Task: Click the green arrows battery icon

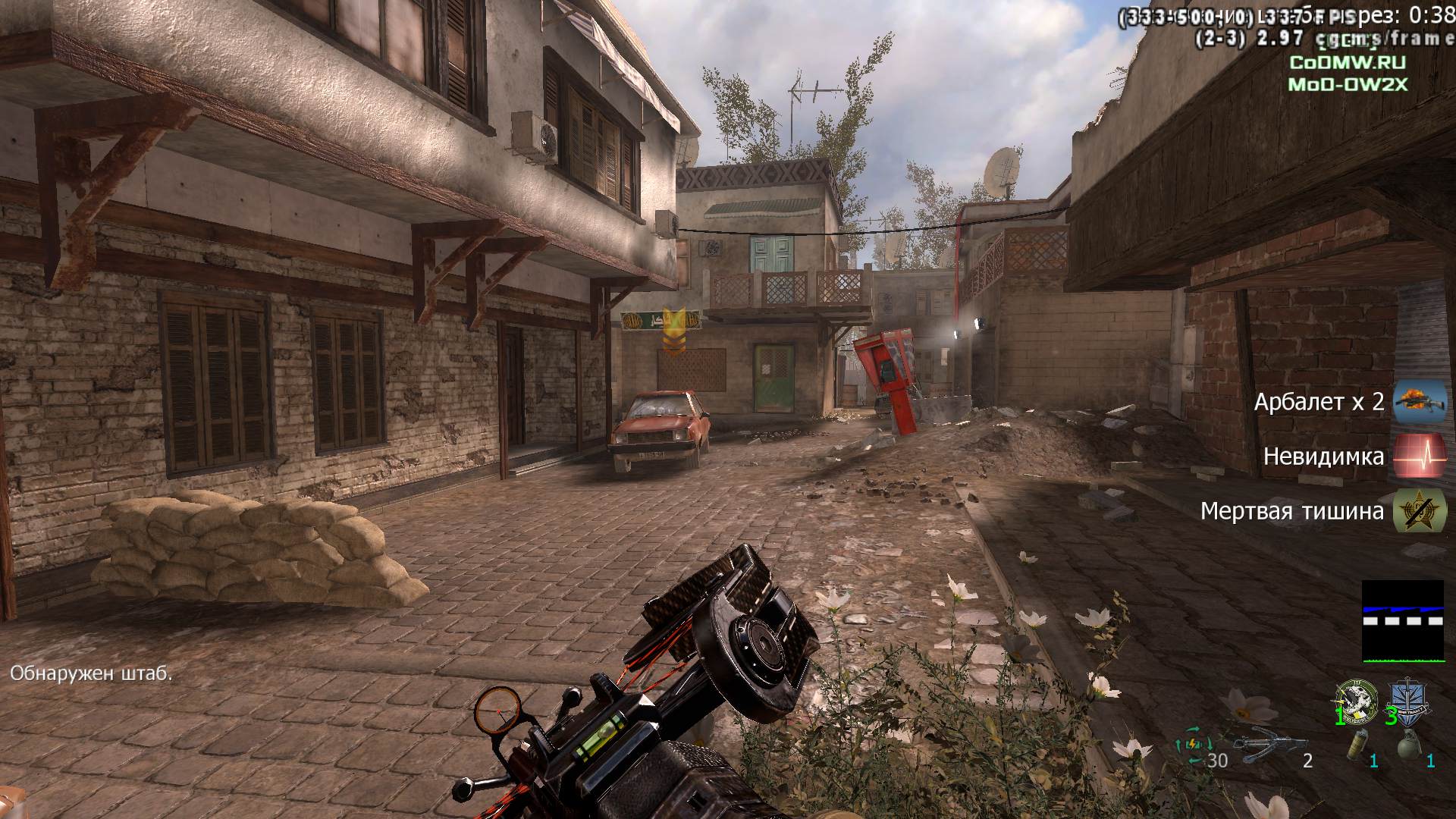Action: [1191, 743]
